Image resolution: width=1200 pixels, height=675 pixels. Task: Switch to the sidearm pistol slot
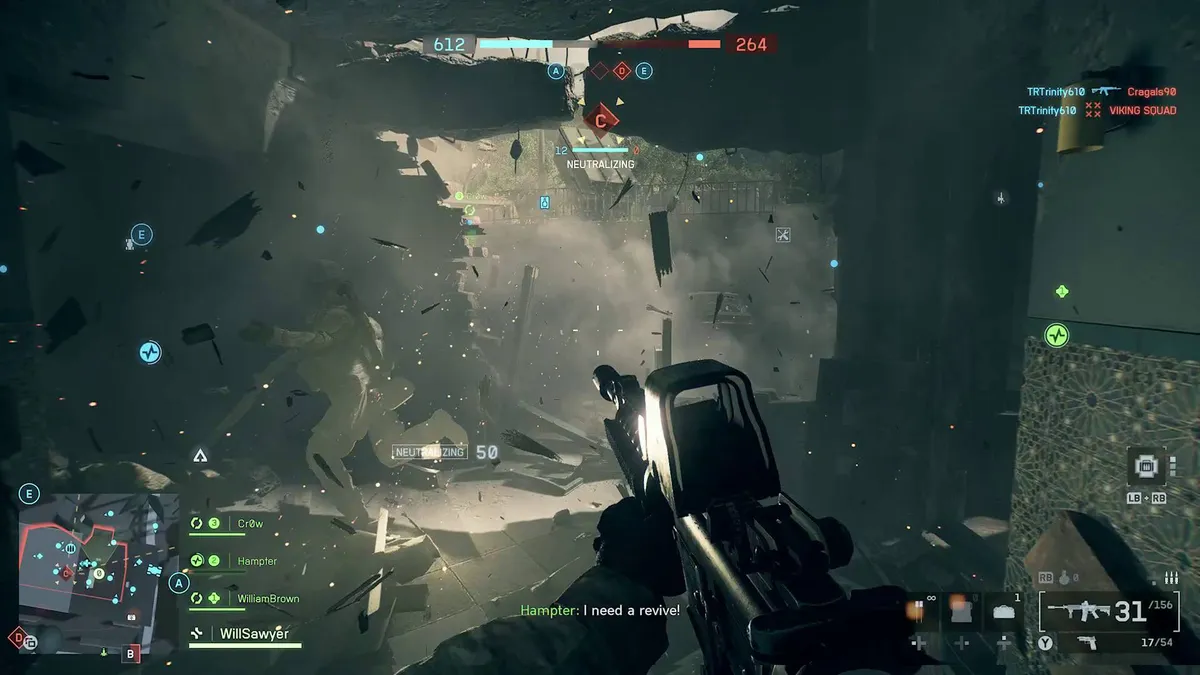pyautogui.click(x=1086, y=642)
